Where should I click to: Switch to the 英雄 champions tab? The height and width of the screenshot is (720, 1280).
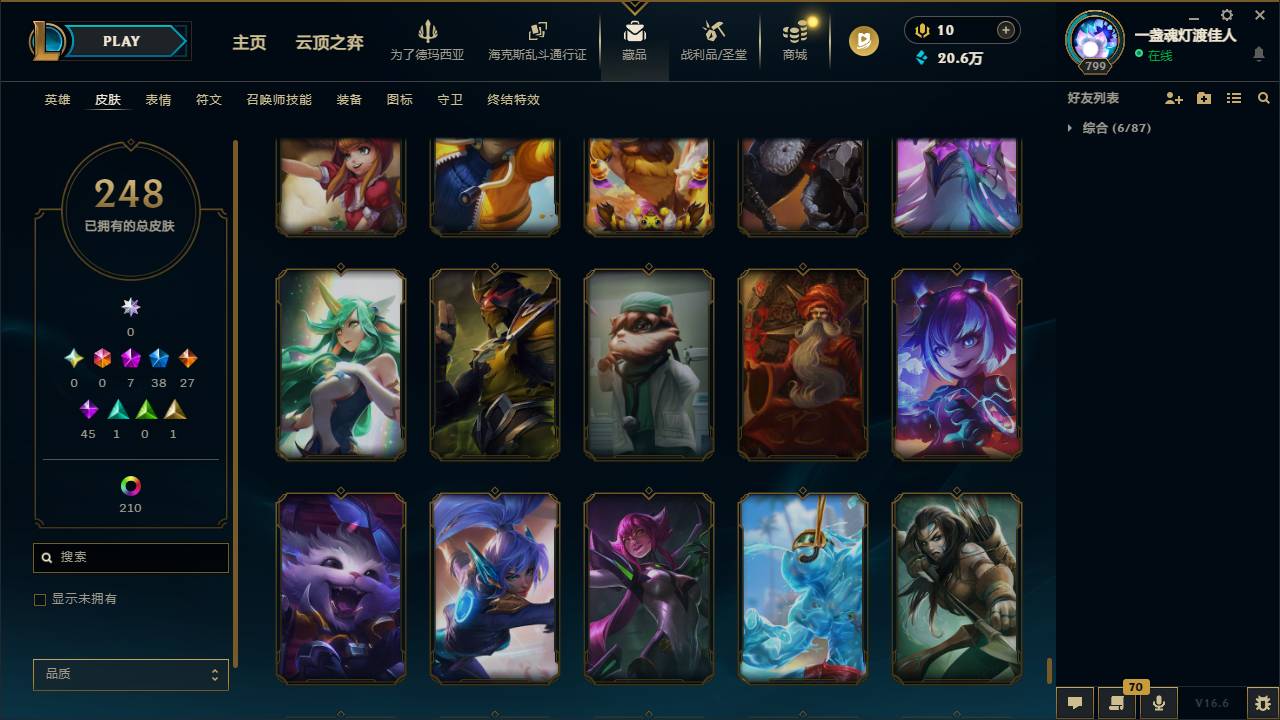coord(56,99)
